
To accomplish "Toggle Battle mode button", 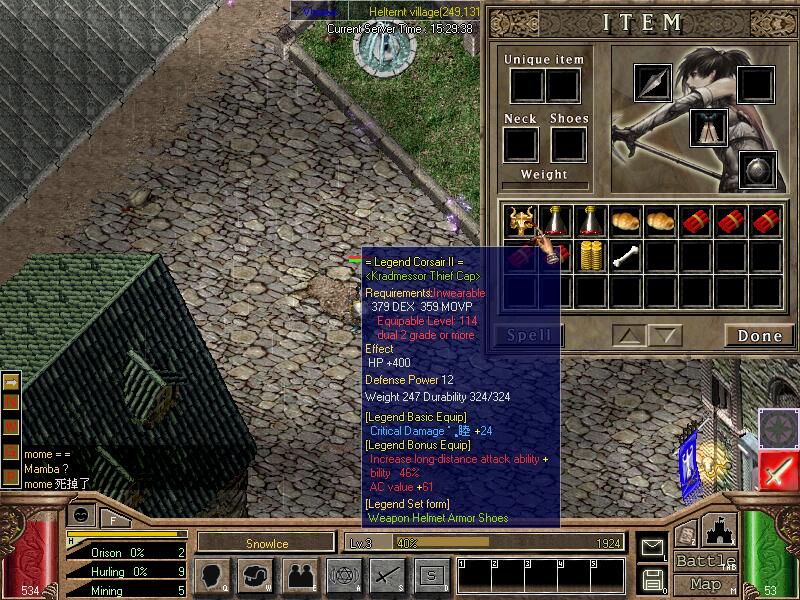I will (706, 561).
